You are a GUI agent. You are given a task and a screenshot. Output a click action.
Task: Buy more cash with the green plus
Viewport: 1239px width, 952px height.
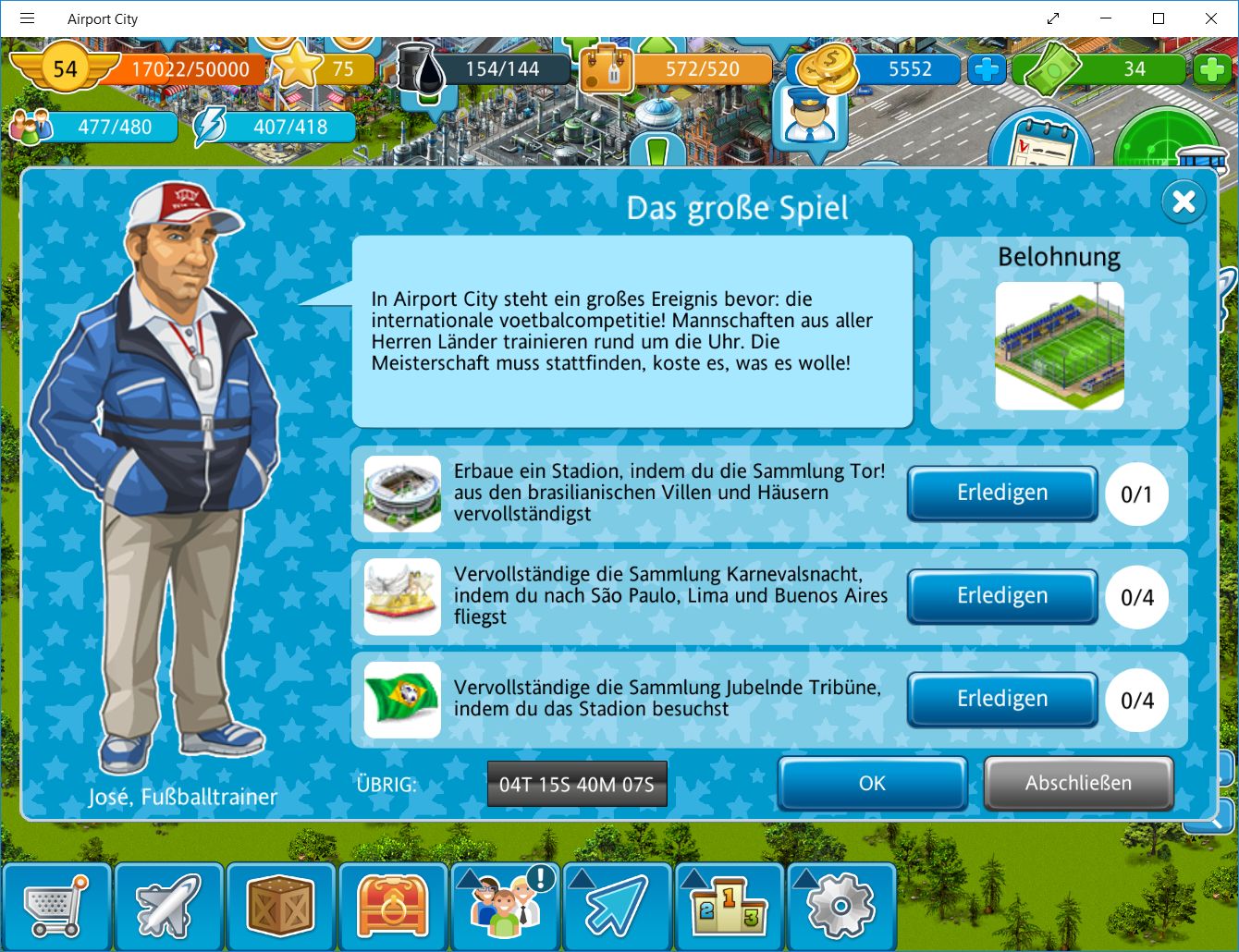[1211, 69]
